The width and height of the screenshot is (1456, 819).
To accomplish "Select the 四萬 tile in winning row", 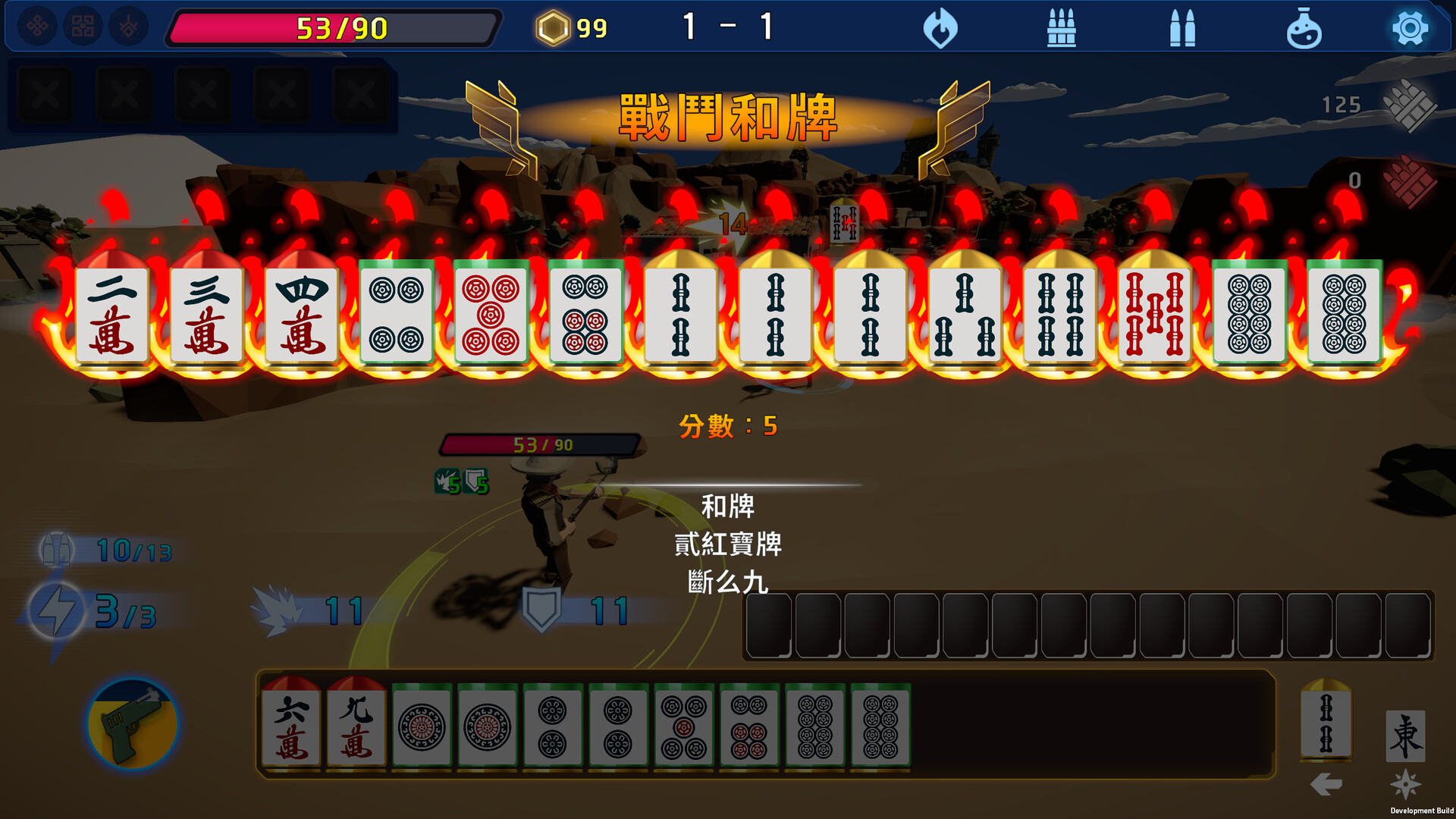I will tap(302, 314).
